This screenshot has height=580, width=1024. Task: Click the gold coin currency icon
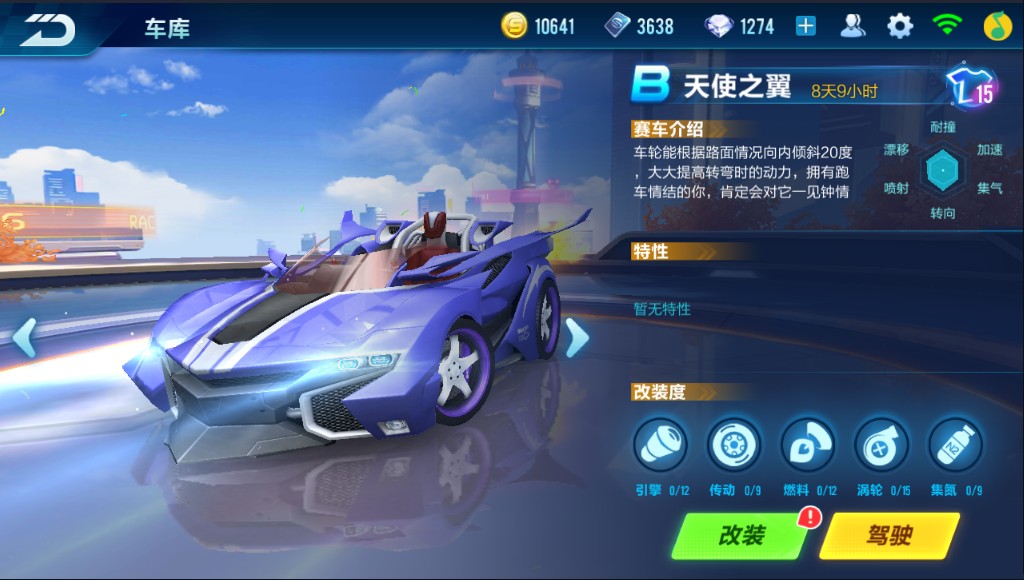(514, 27)
